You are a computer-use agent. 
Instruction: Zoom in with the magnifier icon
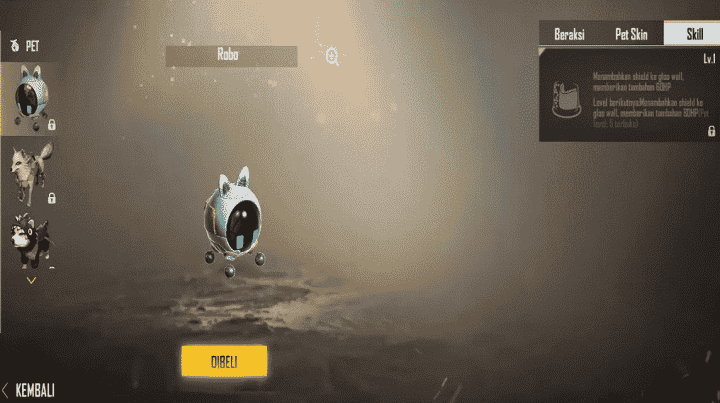click(x=332, y=57)
